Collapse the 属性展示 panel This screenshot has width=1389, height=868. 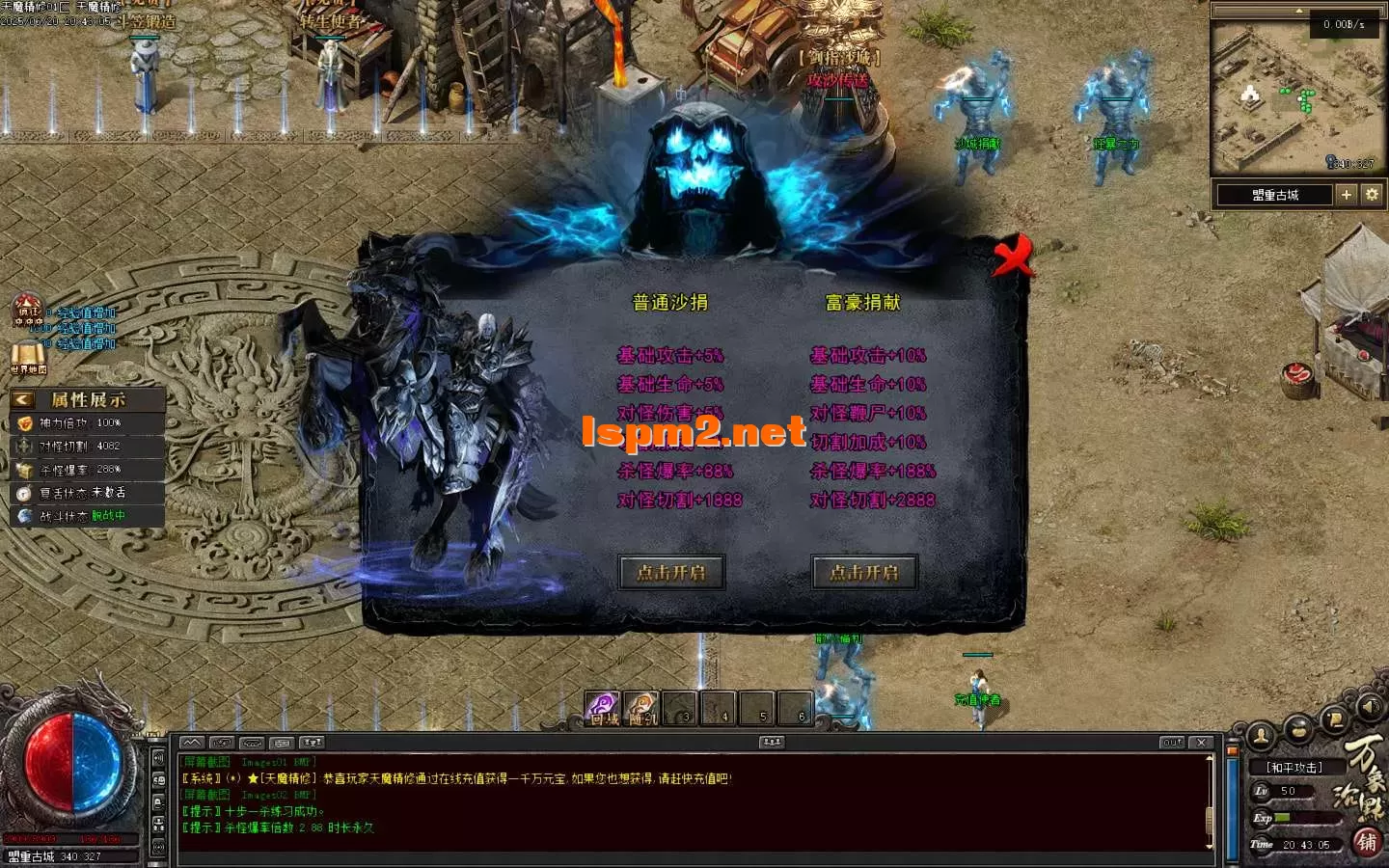tap(20, 399)
